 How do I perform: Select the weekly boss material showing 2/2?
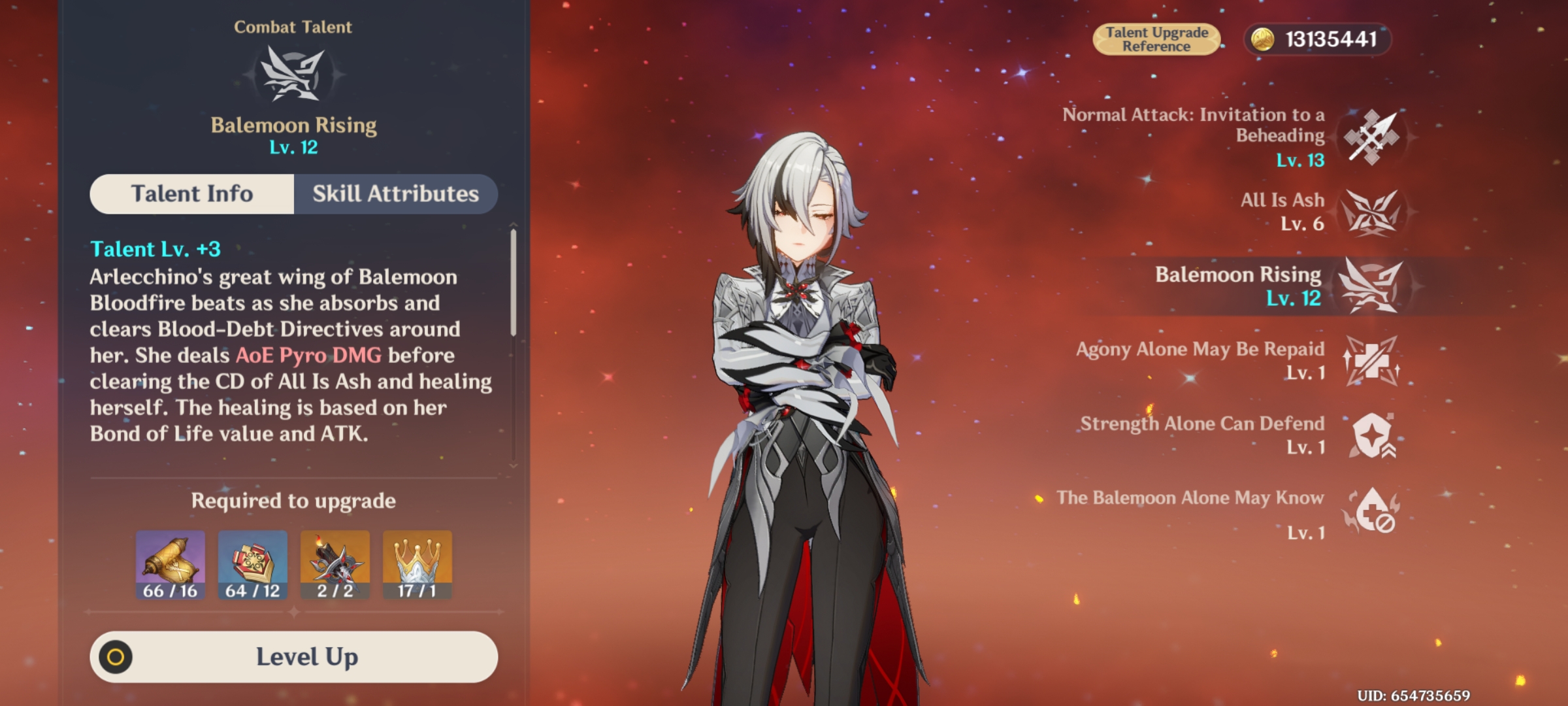335,563
